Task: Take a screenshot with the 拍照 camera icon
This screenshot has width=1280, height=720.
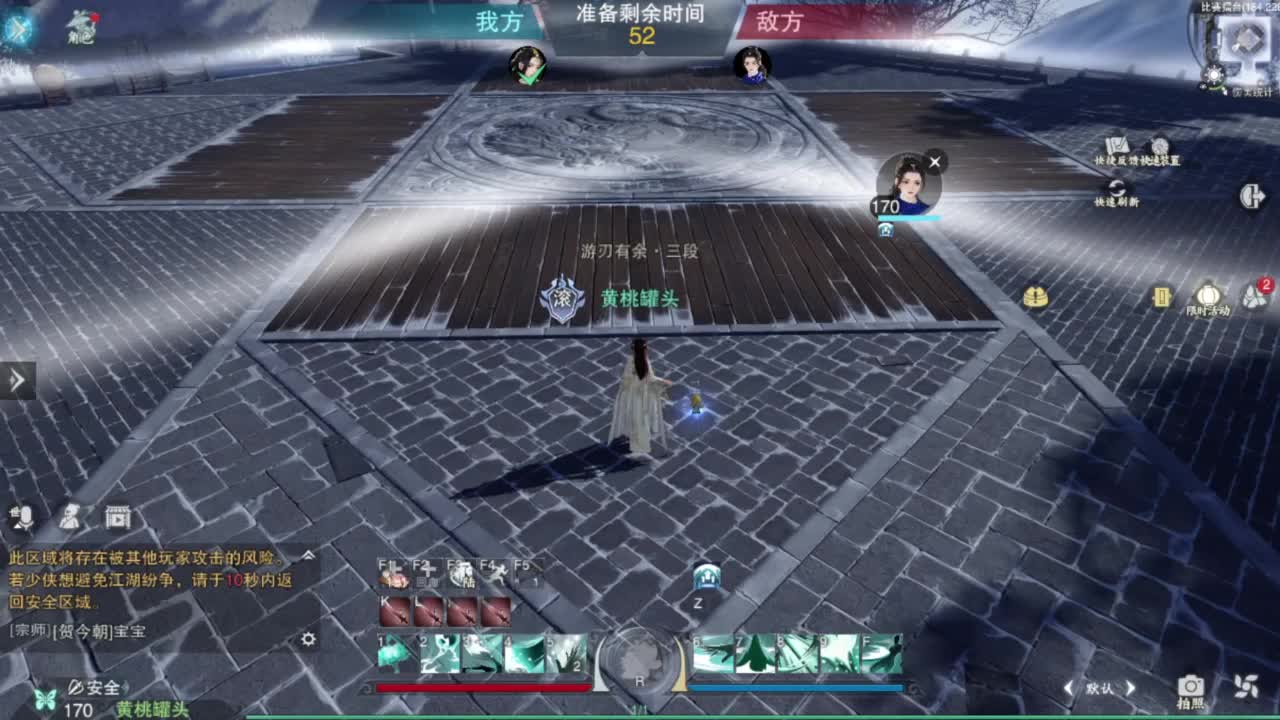Action: click(x=1190, y=687)
